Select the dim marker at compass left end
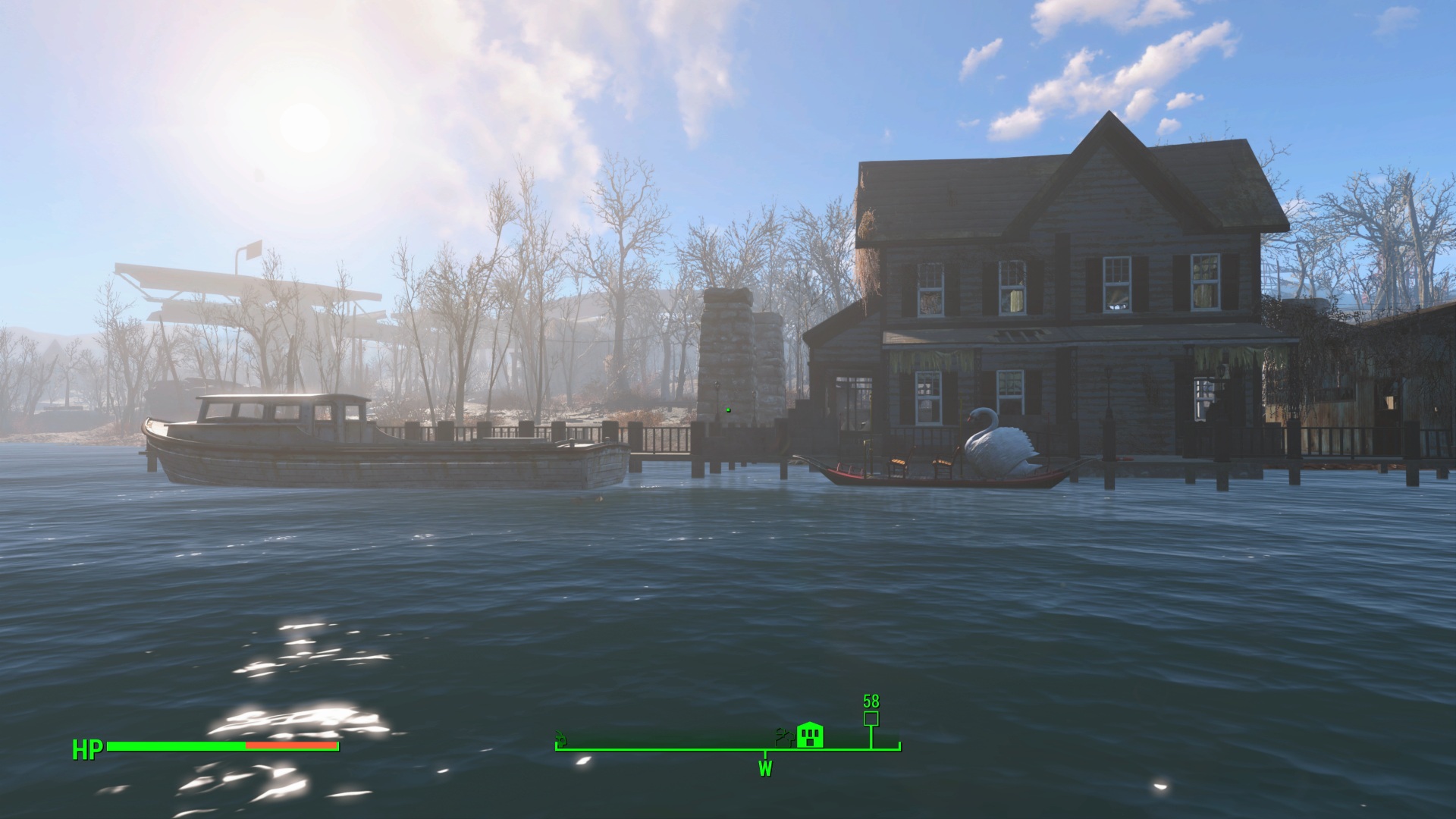Viewport: 1456px width, 819px height. [561, 737]
